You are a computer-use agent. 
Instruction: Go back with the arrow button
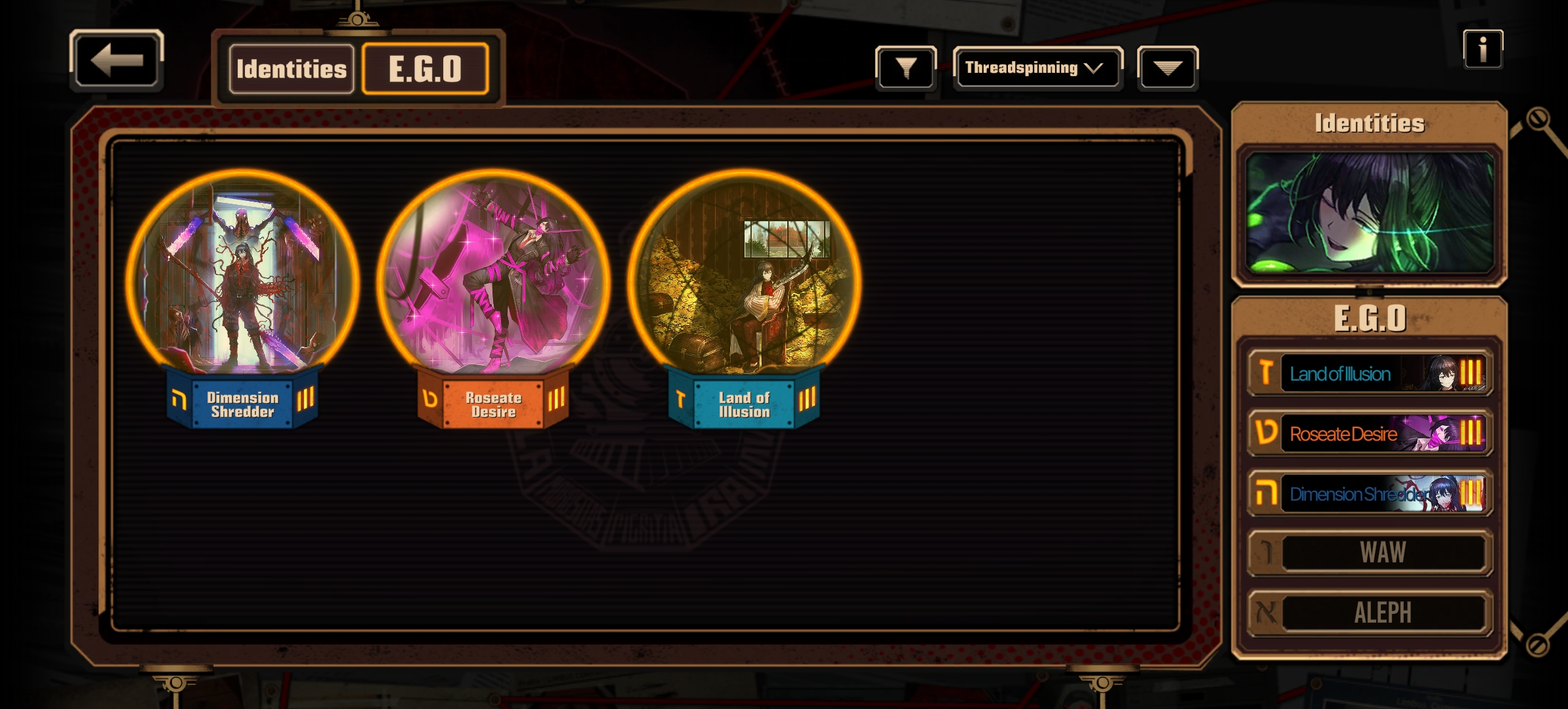click(x=116, y=60)
